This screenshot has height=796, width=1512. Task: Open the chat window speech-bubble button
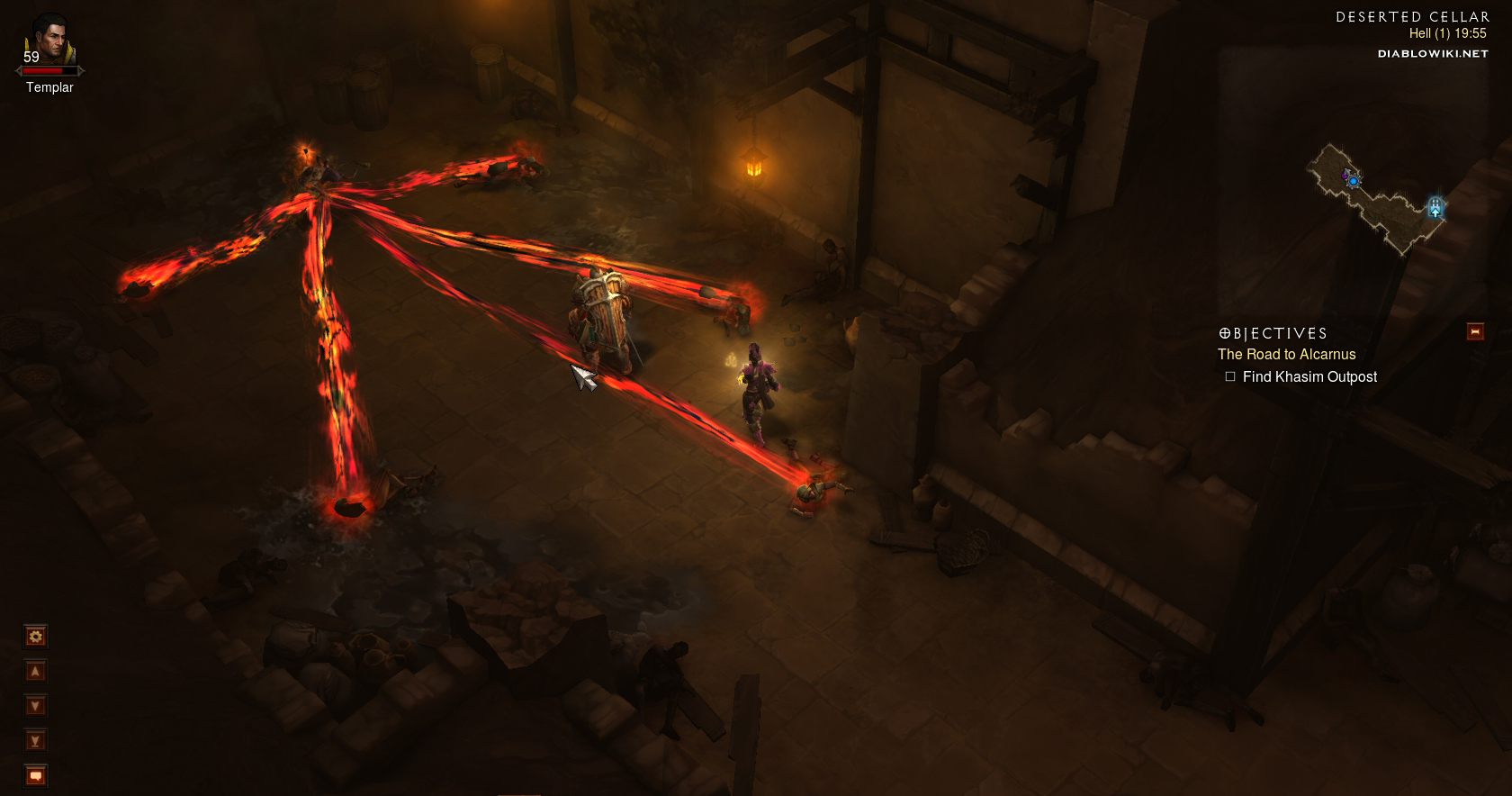[35, 775]
